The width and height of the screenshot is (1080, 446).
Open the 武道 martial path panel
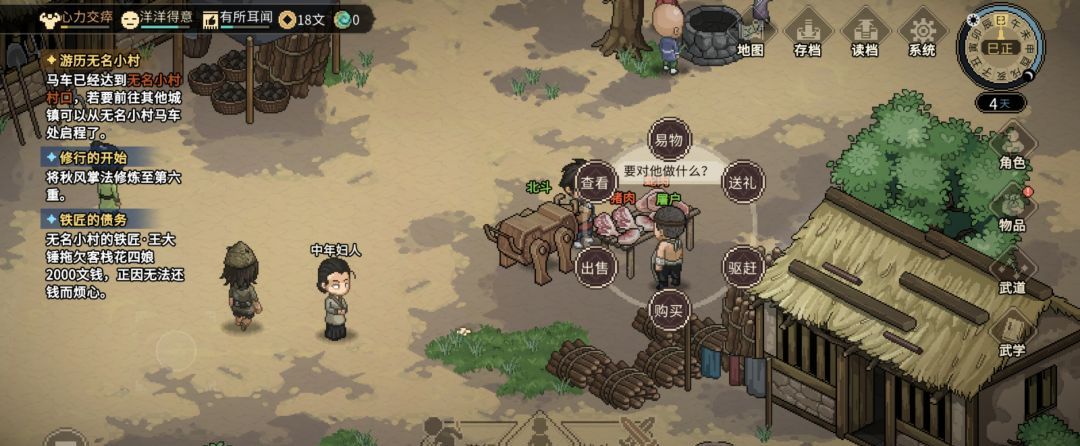click(1012, 270)
